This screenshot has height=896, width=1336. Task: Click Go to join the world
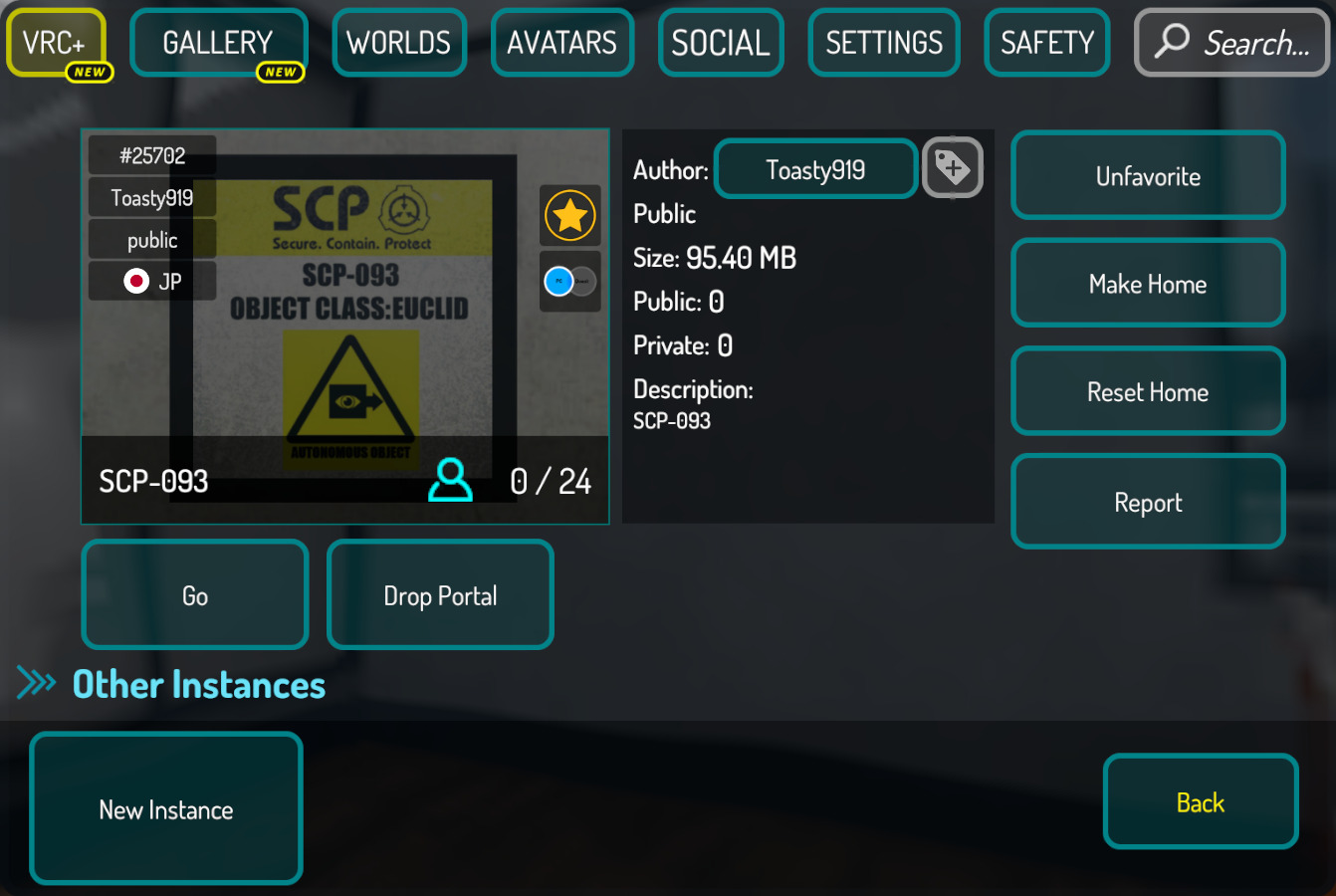pyautogui.click(x=195, y=595)
